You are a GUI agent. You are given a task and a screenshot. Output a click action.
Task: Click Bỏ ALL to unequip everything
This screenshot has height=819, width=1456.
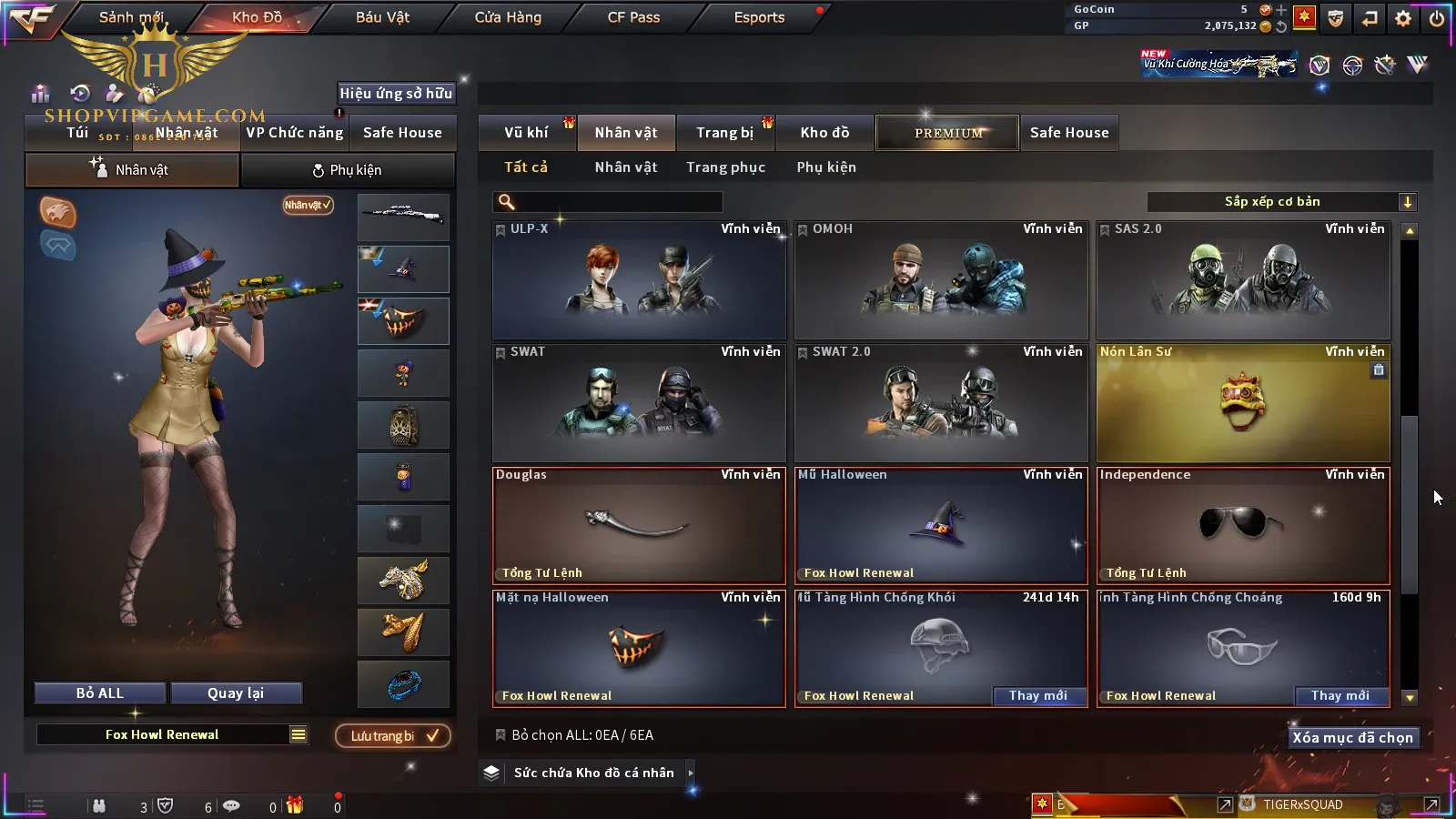[100, 693]
